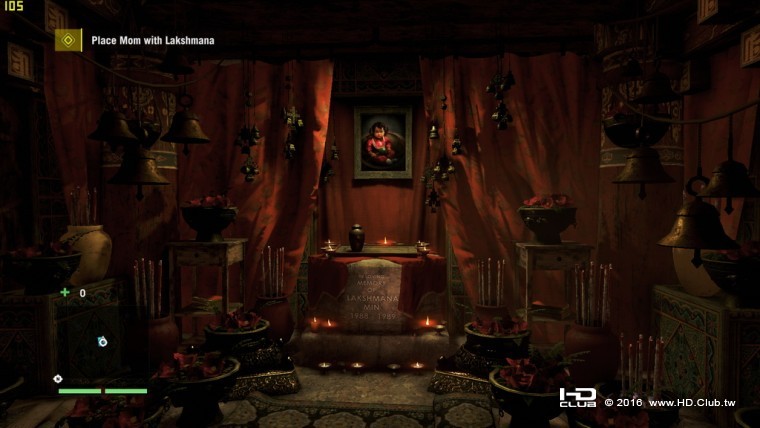Select the Place Mom with Lakshmana objective
Image resolution: width=760 pixels, height=428 pixels.
153,41
